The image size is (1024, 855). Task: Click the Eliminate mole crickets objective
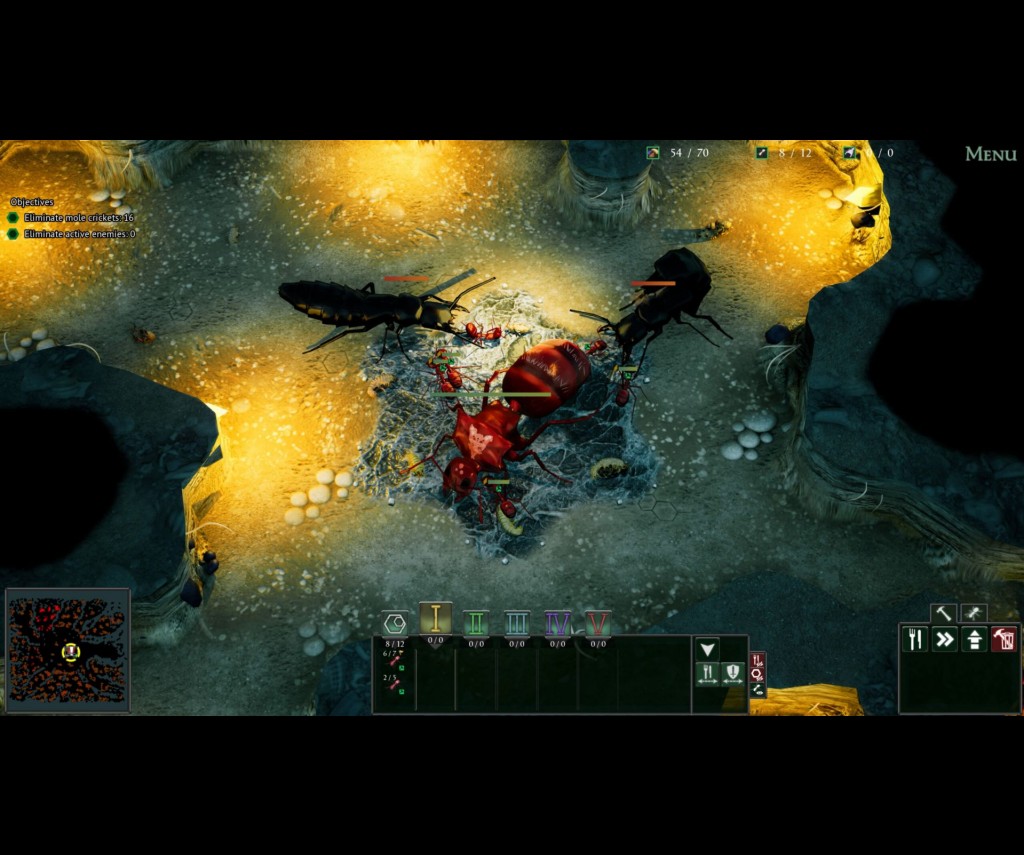78,218
